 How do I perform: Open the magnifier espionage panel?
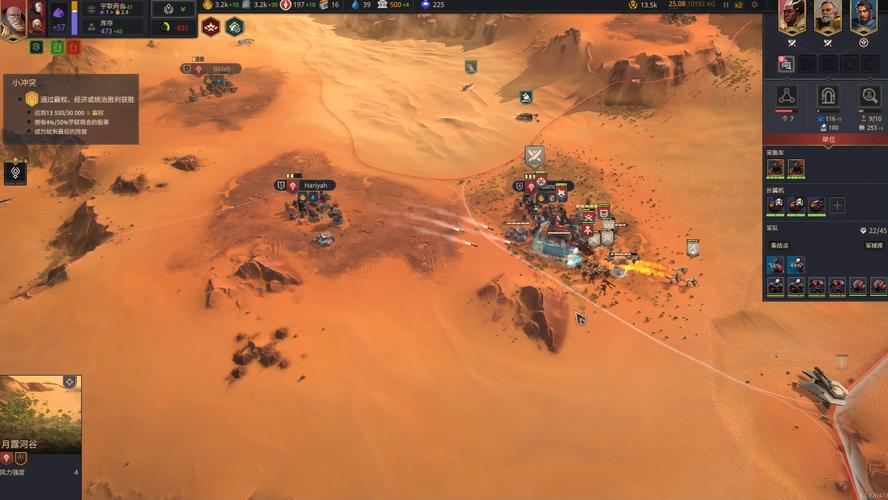(x=869, y=96)
